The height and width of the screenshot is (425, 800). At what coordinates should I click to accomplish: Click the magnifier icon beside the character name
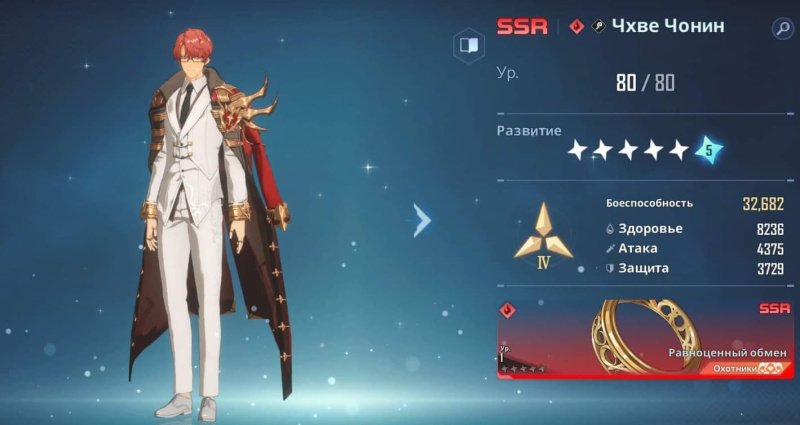coord(781,28)
